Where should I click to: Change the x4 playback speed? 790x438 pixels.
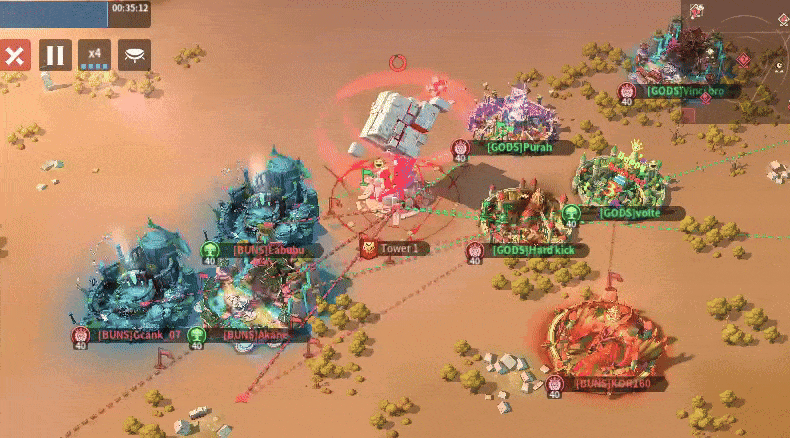pos(95,55)
